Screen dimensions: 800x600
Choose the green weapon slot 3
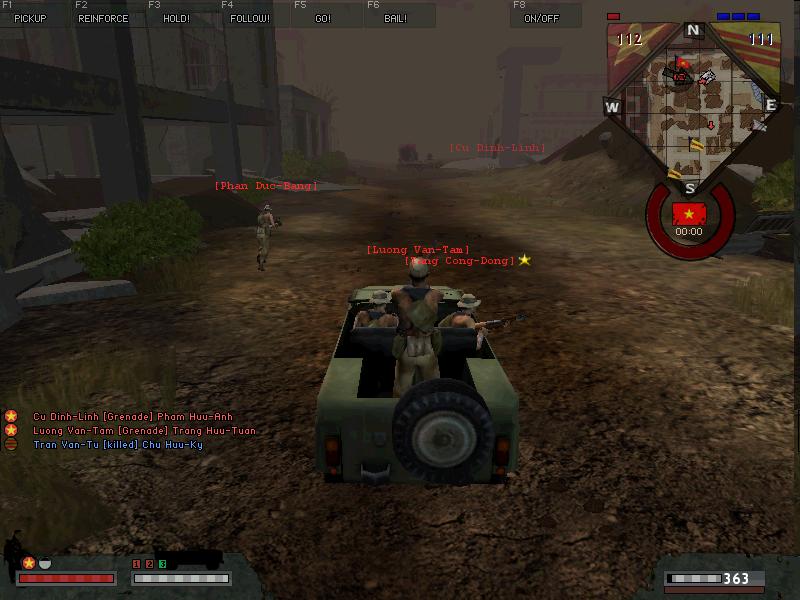(x=163, y=565)
